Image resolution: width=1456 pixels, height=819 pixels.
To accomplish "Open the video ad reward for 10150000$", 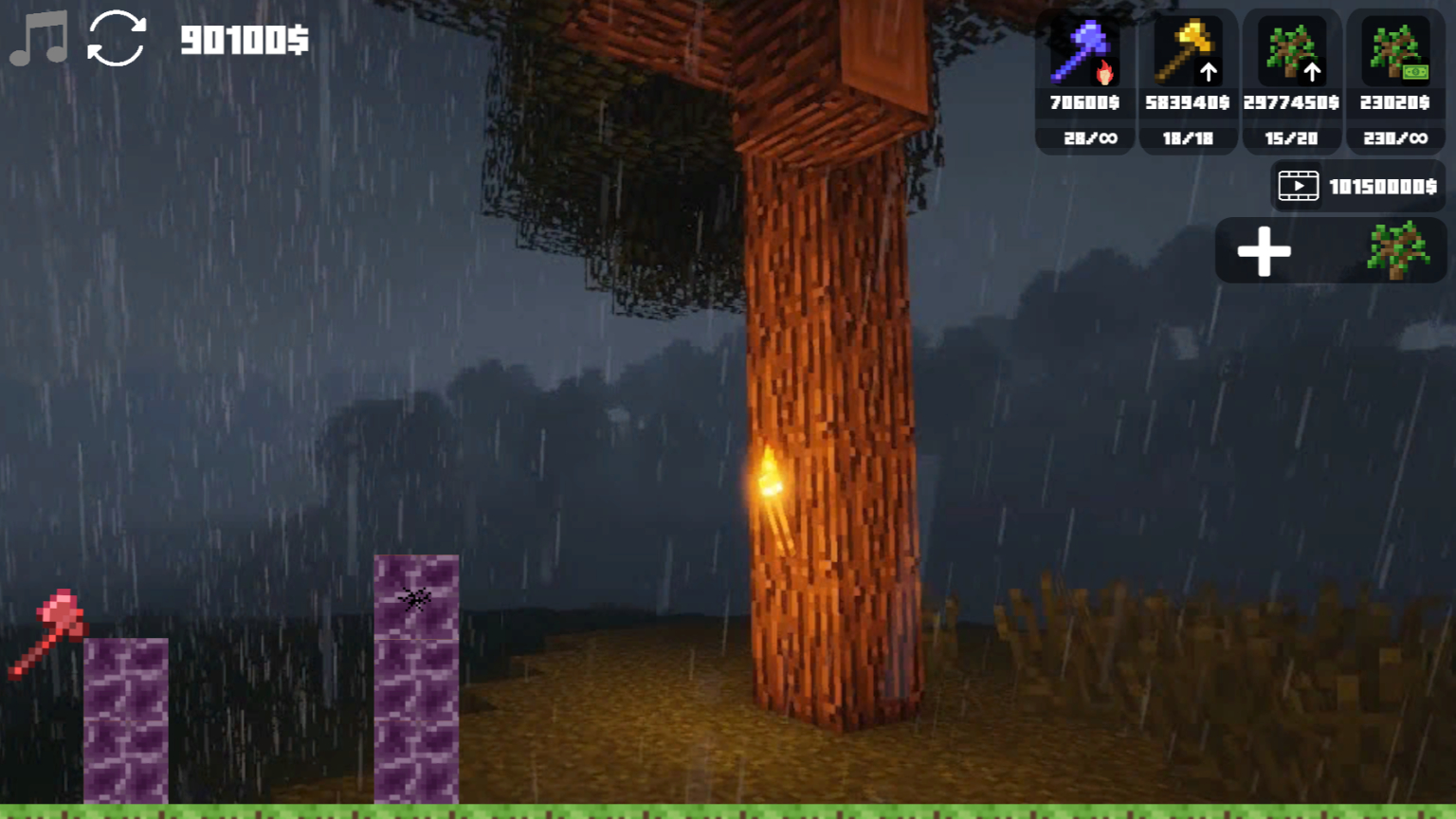I will pyautogui.click(x=1354, y=186).
